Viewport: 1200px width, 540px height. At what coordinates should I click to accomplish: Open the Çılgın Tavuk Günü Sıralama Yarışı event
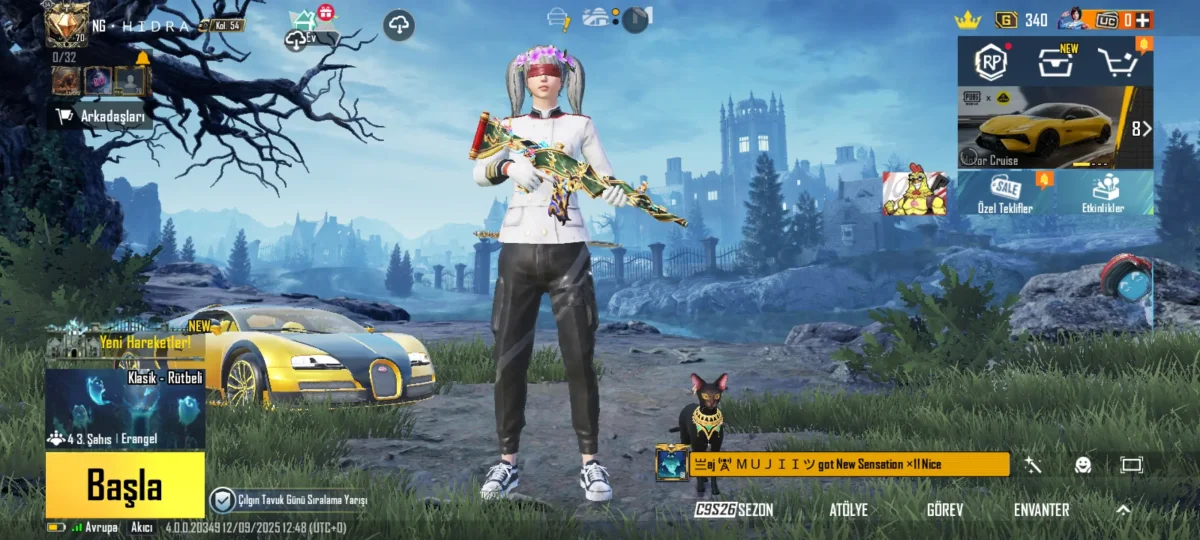click(290, 500)
